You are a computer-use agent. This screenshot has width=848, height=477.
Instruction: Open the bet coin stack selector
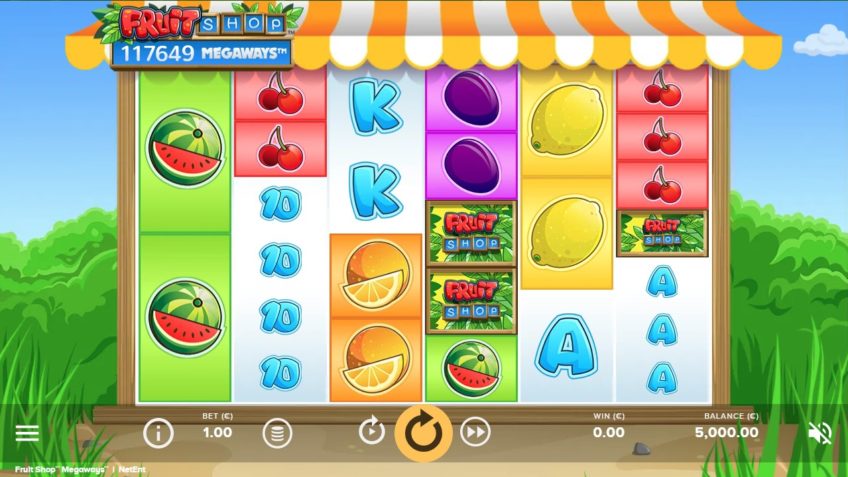tap(277, 433)
